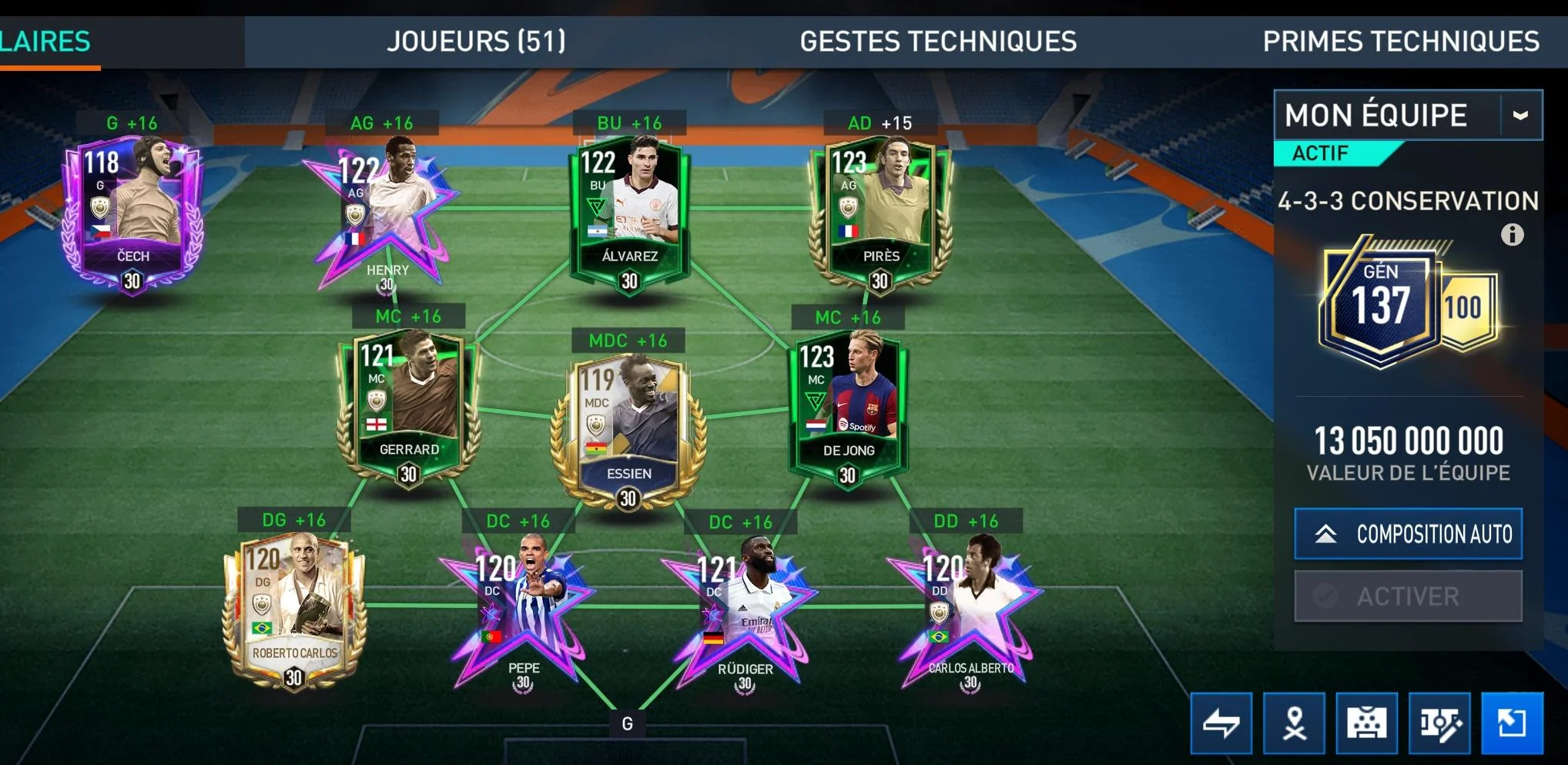Click the COMPOSITION AUTO button
The image size is (1568, 765).
pos(1409,533)
